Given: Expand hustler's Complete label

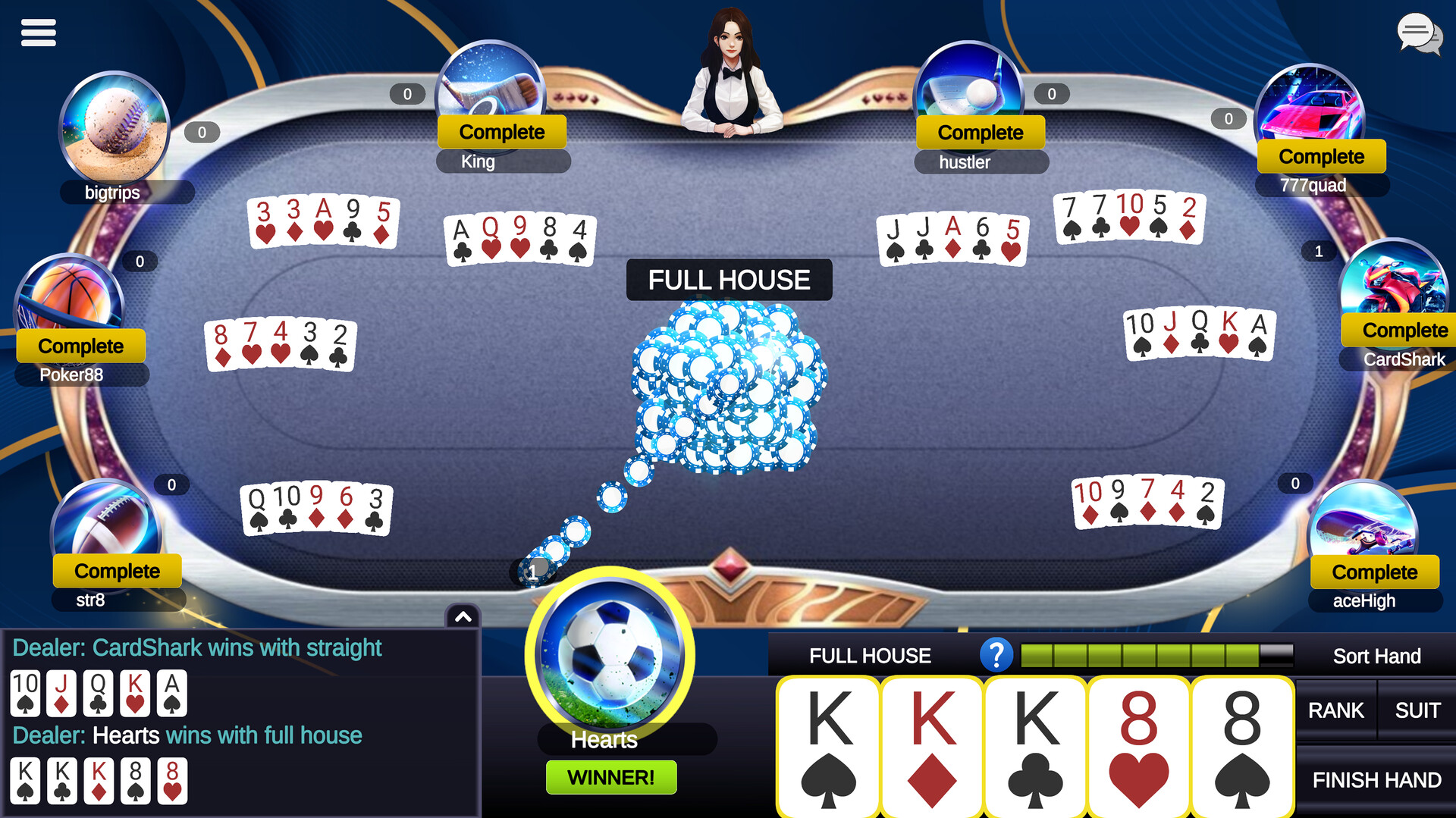Looking at the screenshot, I should 981,132.
